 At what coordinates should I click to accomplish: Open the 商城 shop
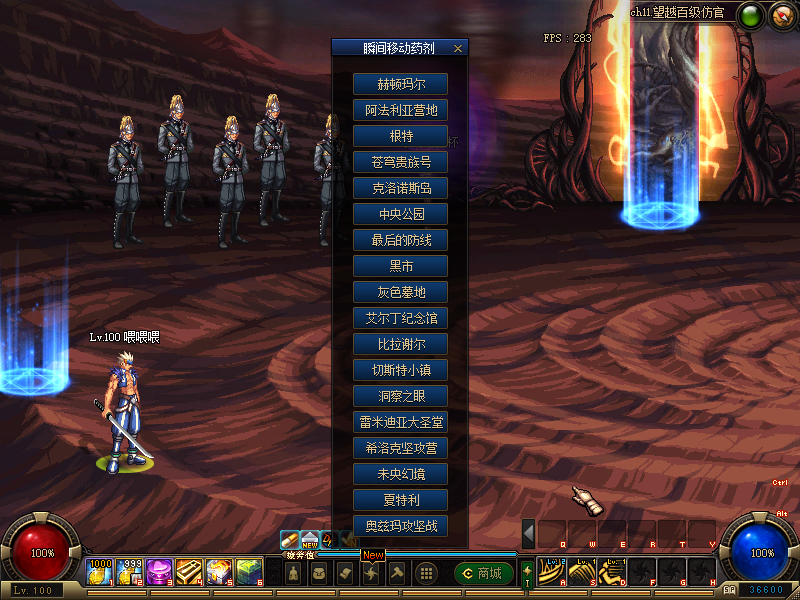[484, 573]
